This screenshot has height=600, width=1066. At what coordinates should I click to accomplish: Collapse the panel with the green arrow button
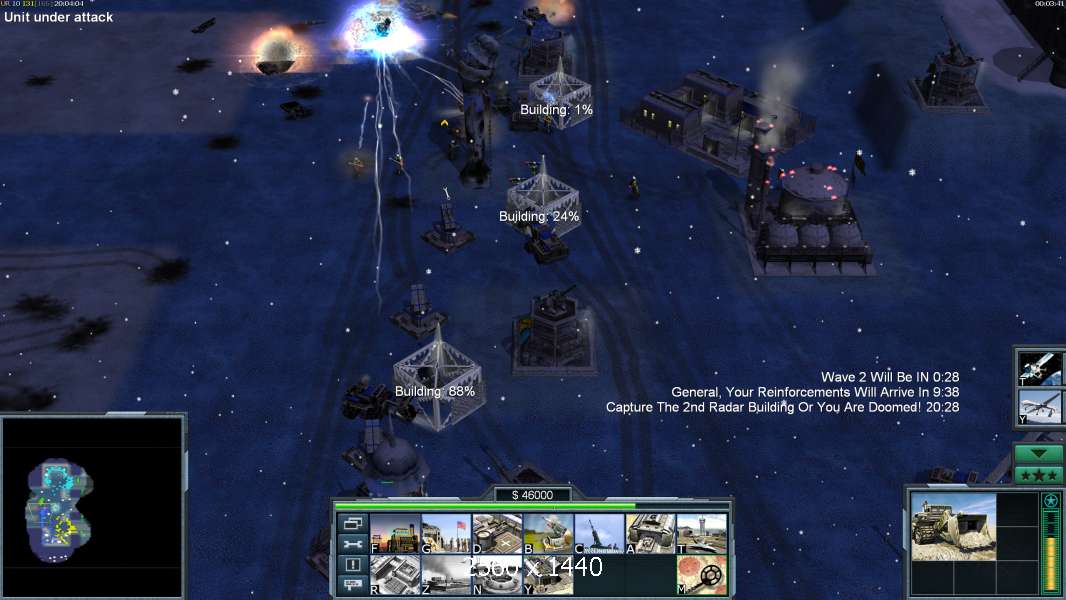pyautogui.click(x=1039, y=454)
